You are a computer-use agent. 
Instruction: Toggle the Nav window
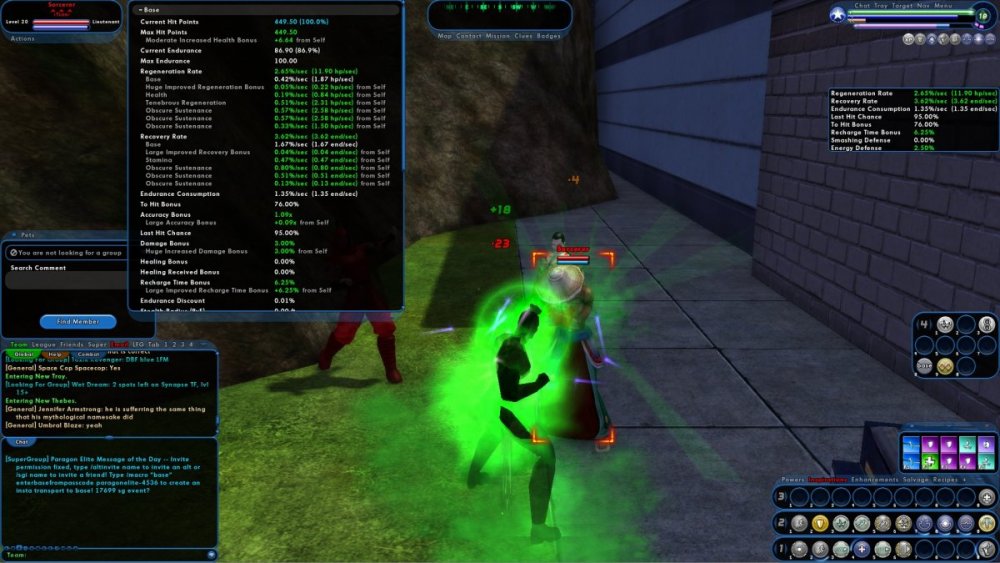922,6
